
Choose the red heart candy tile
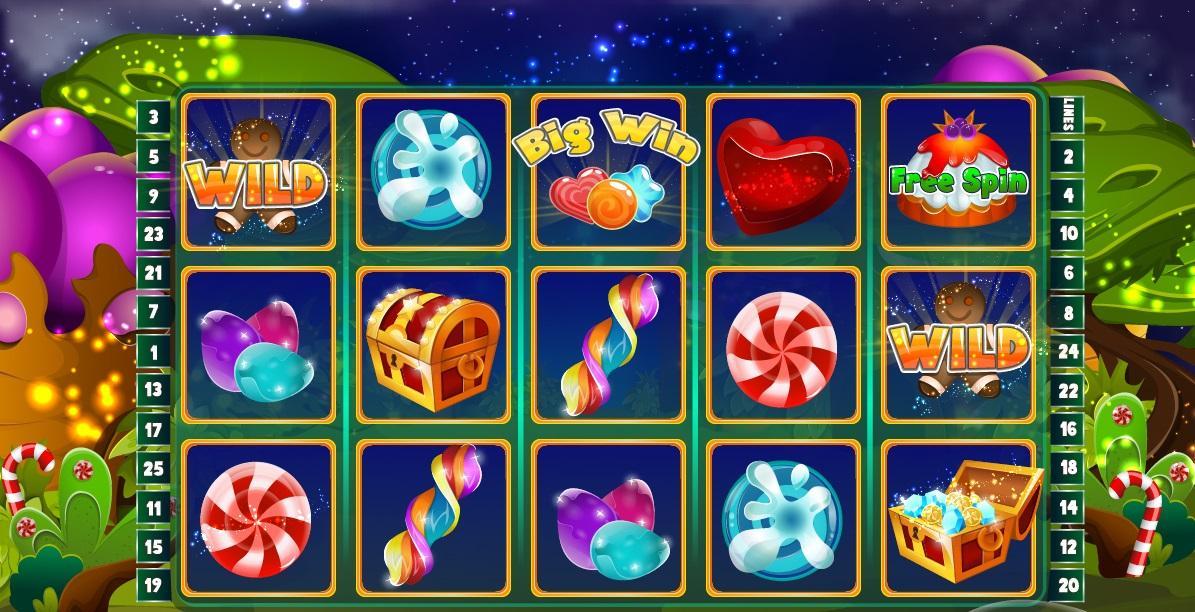click(783, 171)
